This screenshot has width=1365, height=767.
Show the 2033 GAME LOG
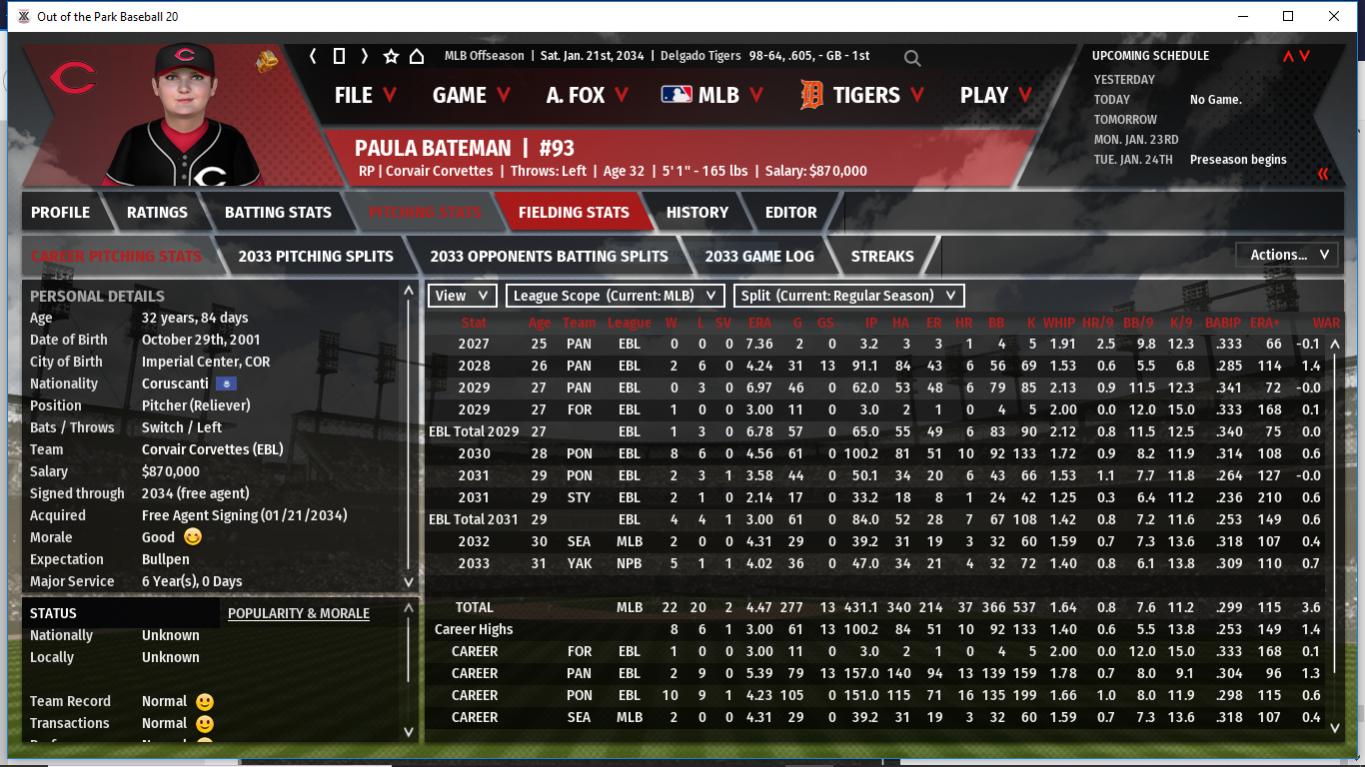(x=759, y=256)
